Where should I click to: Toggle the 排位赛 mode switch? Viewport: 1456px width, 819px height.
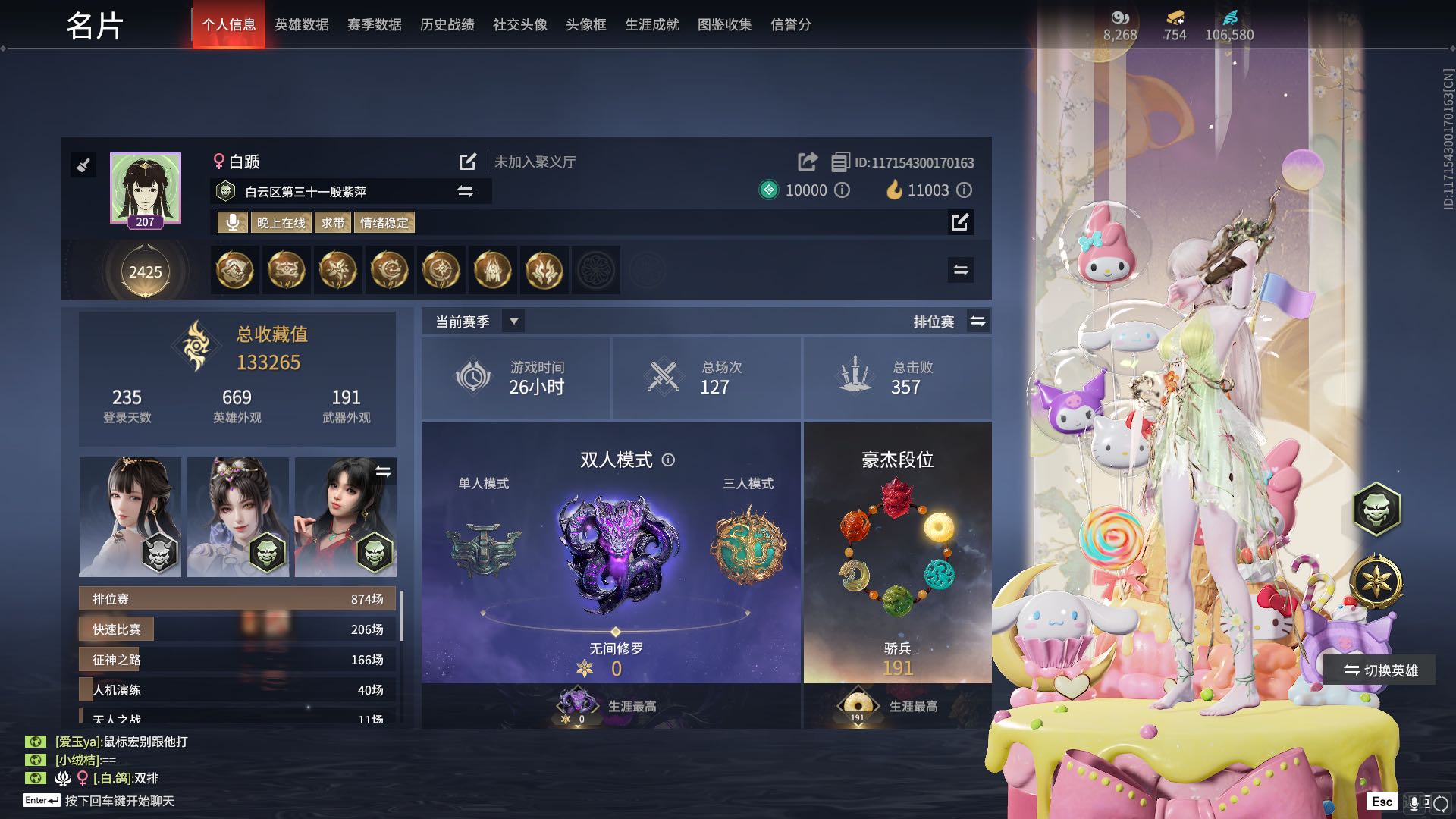pyautogui.click(x=978, y=322)
